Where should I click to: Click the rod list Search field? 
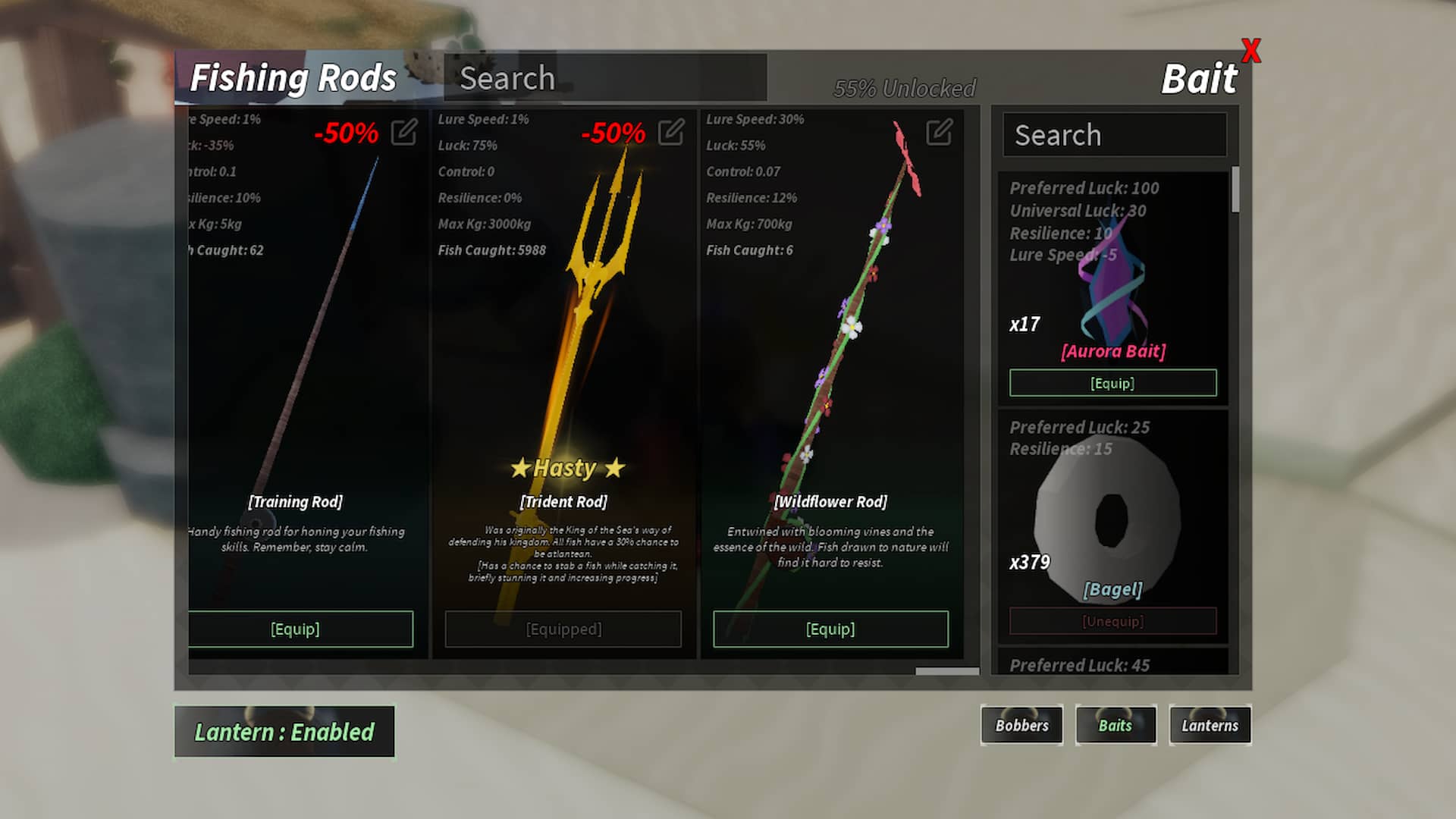(x=603, y=77)
